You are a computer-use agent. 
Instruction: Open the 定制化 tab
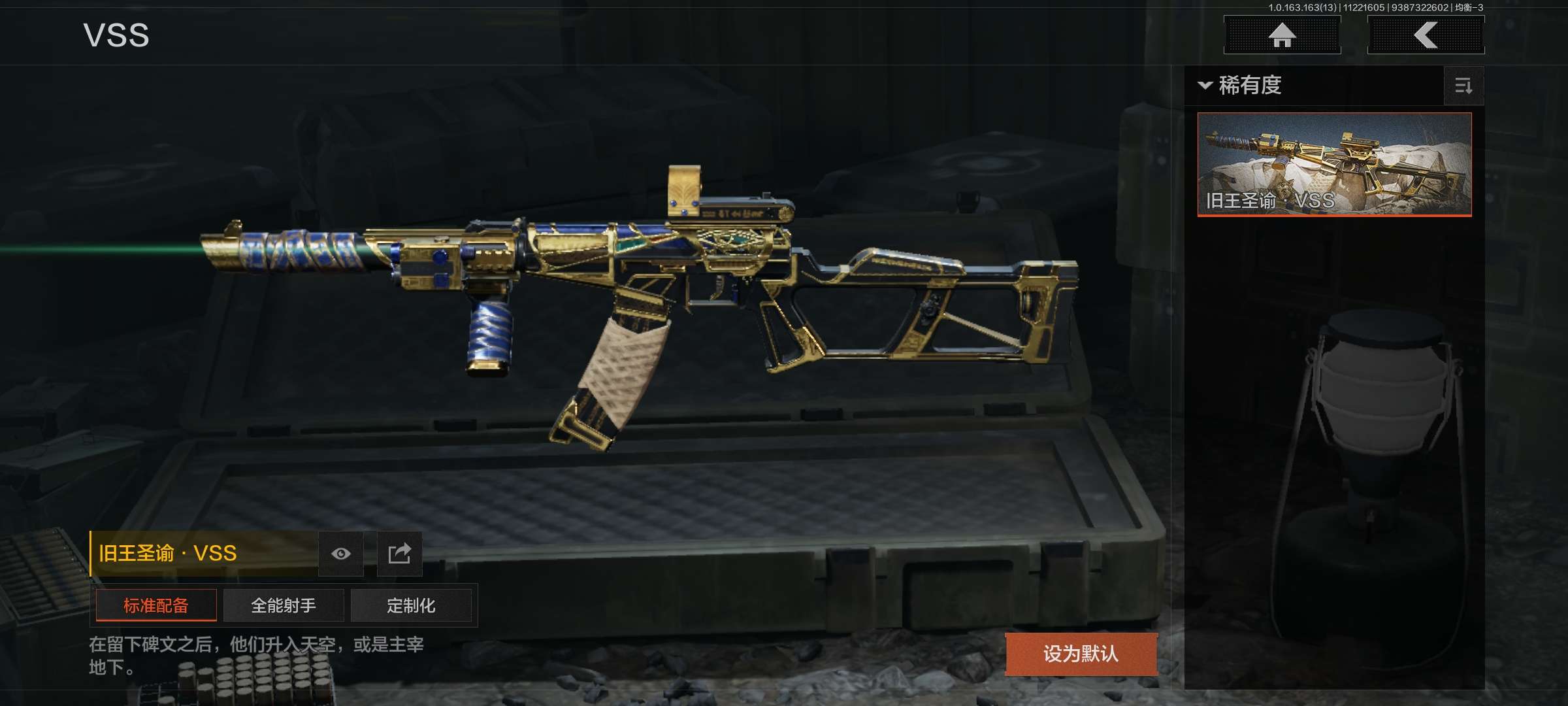411,605
